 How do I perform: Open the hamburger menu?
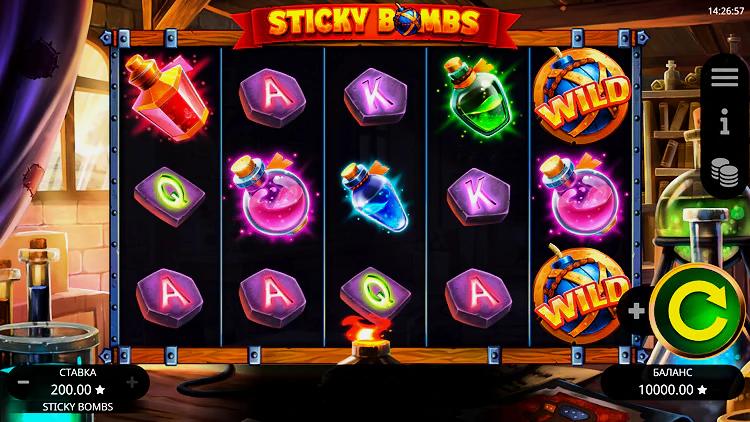[725, 78]
